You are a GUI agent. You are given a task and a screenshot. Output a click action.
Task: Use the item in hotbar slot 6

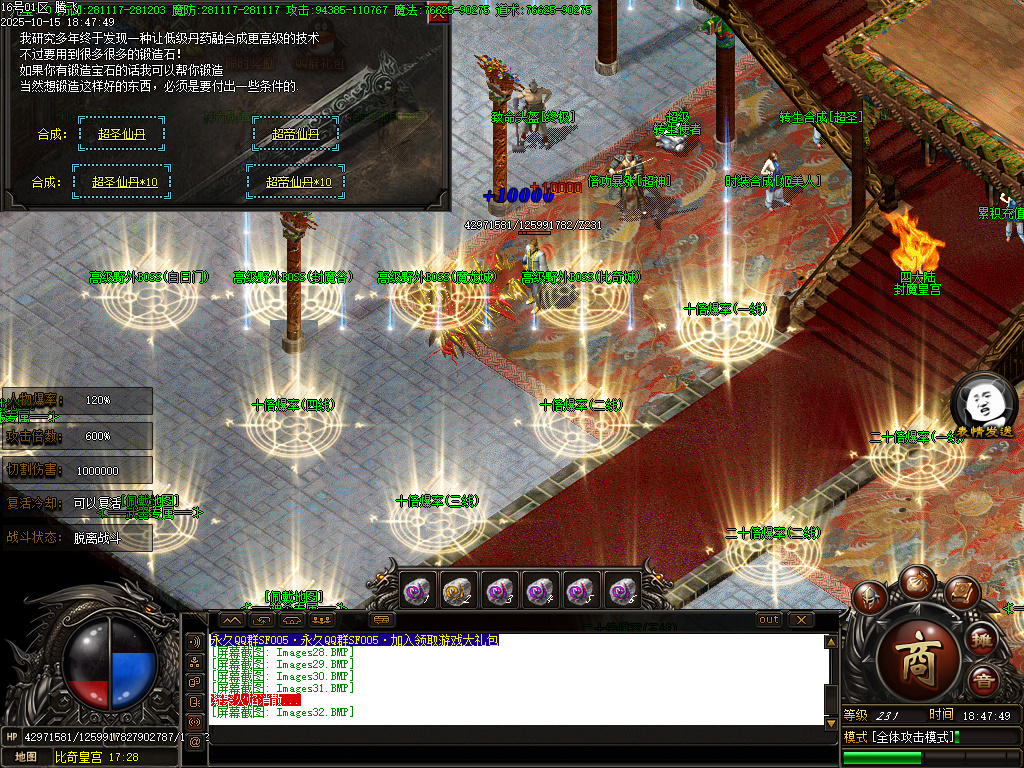coord(623,591)
